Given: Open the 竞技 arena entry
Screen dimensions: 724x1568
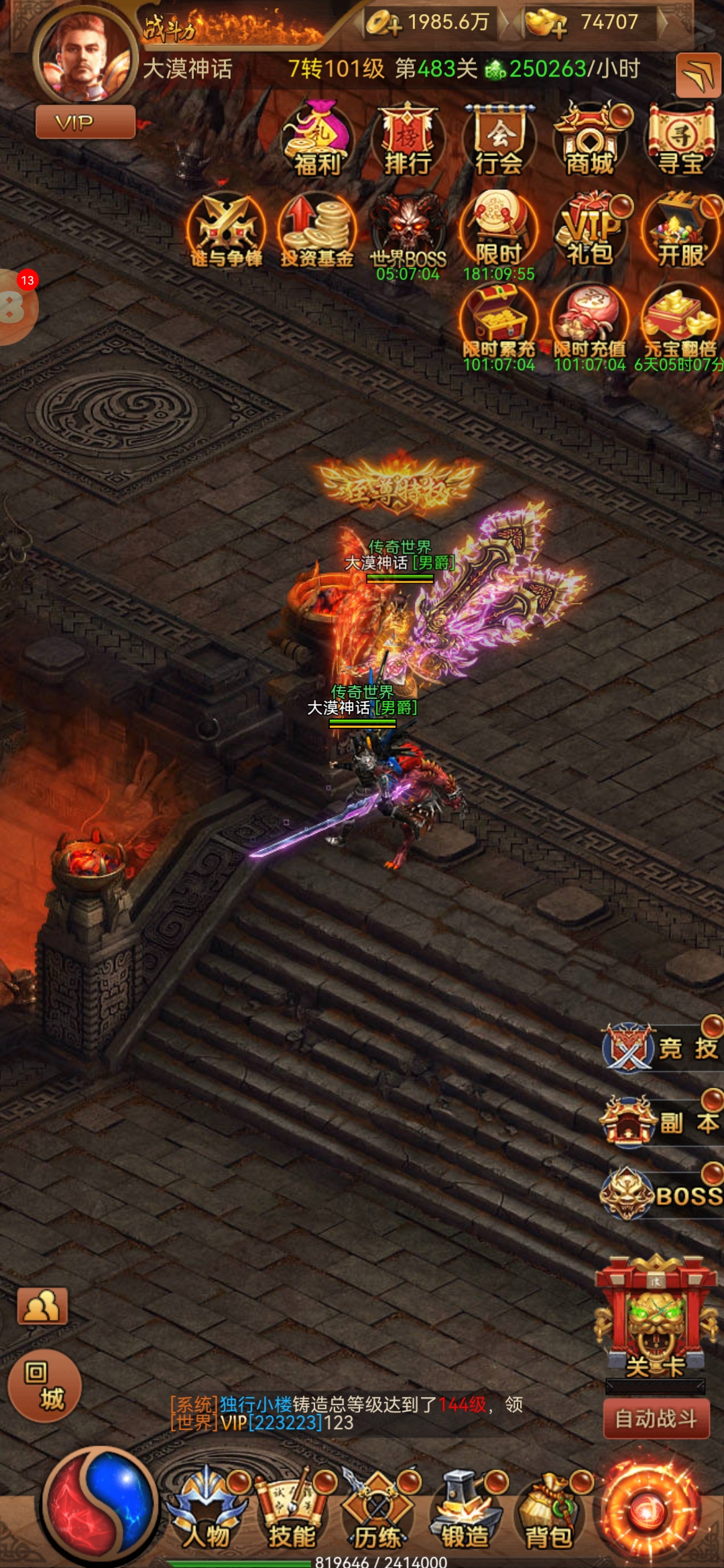Looking at the screenshot, I should (660, 1049).
